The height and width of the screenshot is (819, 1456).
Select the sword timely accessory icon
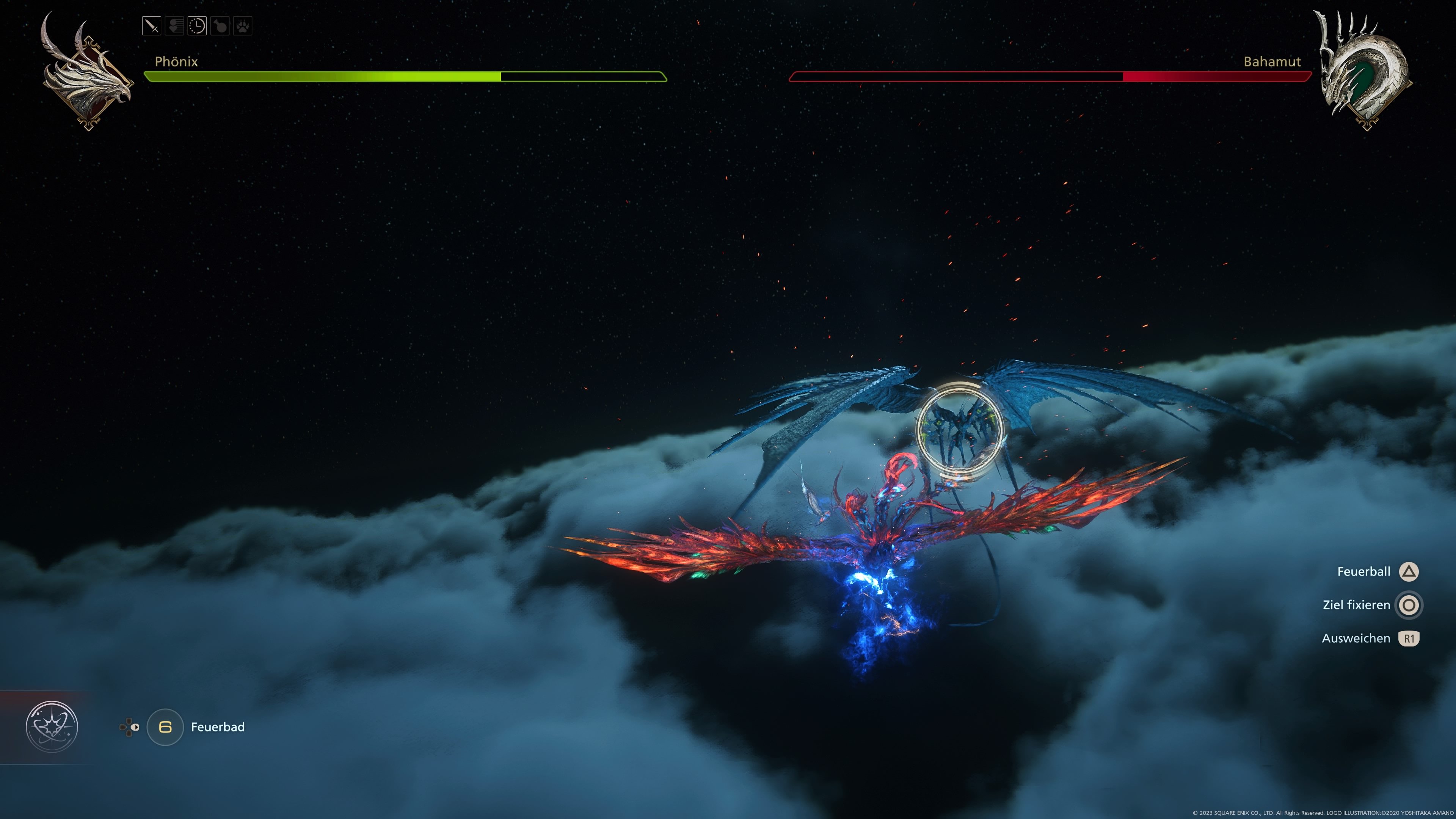tap(152, 26)
